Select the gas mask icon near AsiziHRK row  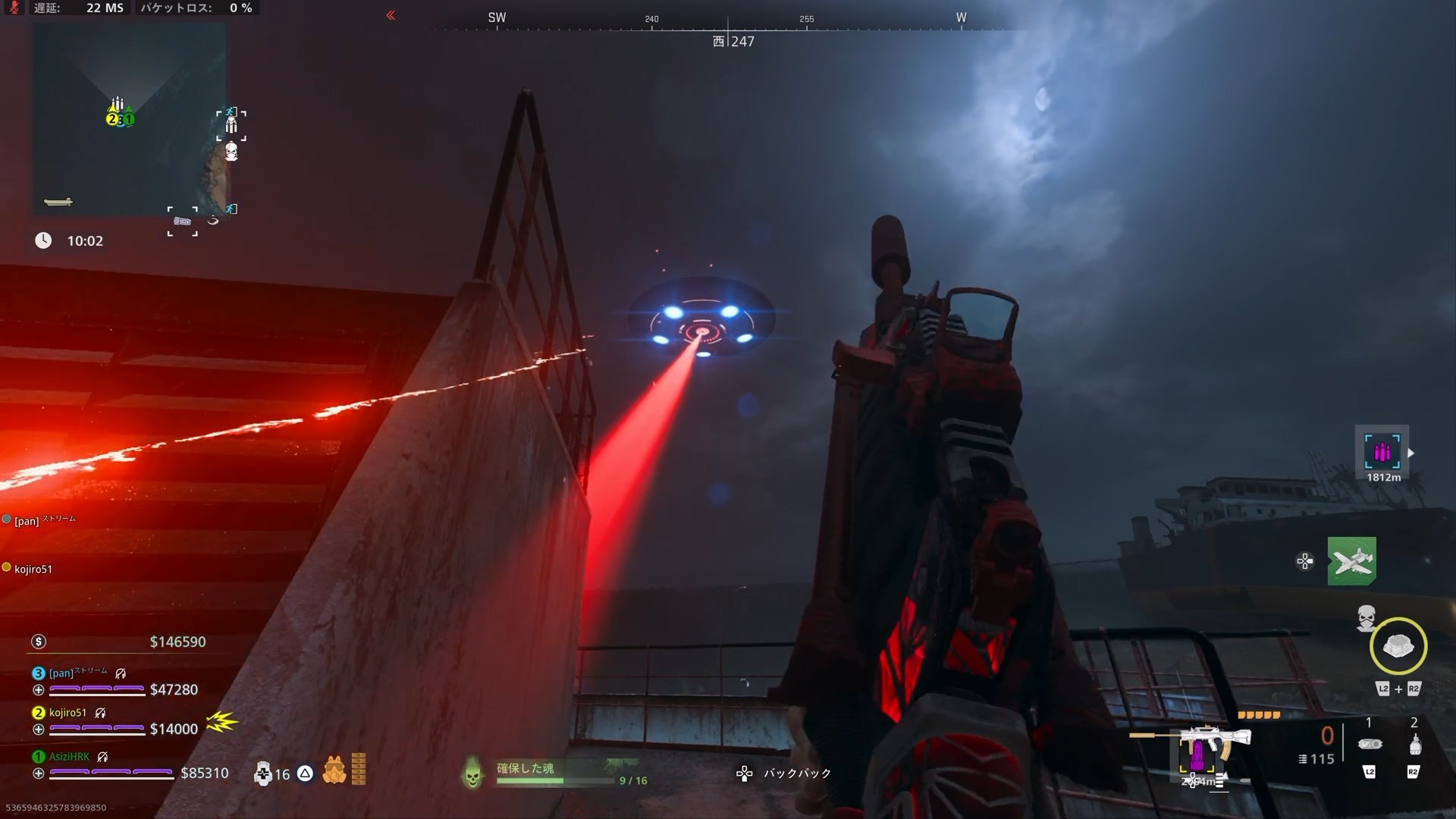[334, 769]
